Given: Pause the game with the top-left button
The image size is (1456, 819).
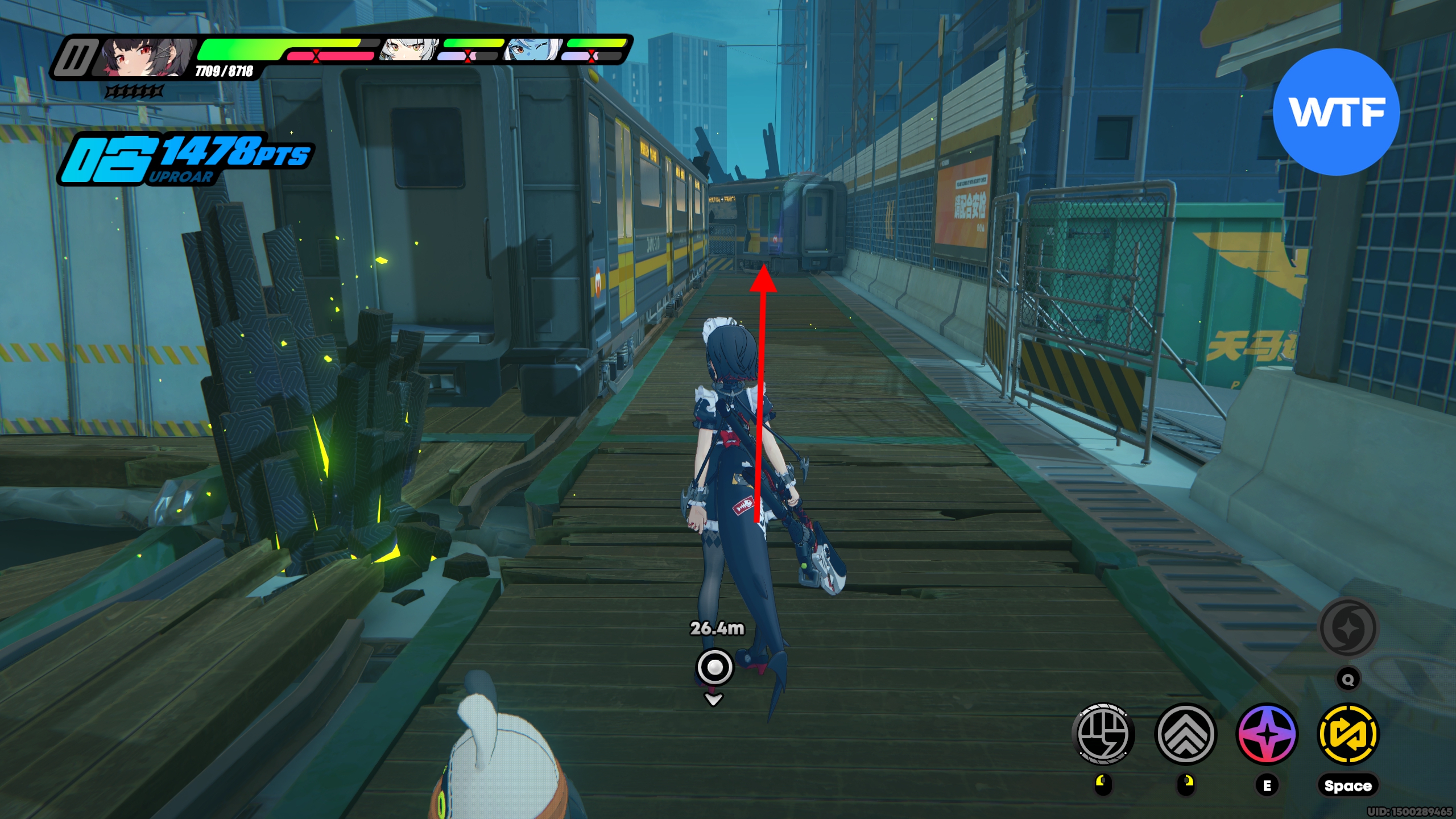Looking at the screenshot, I should (x=75, y=57).
